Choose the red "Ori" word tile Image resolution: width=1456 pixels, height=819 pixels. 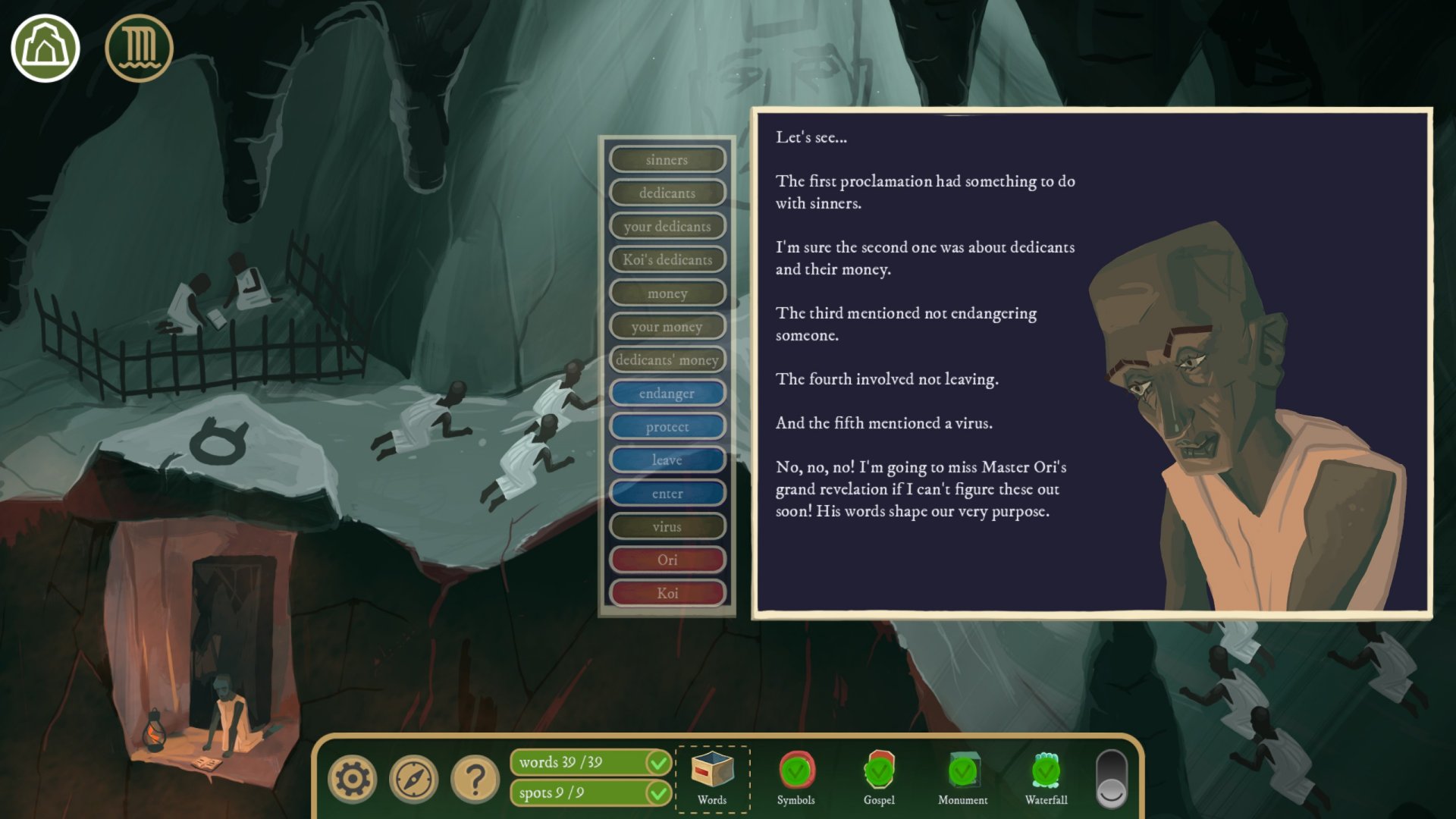[x=667, y=560]
